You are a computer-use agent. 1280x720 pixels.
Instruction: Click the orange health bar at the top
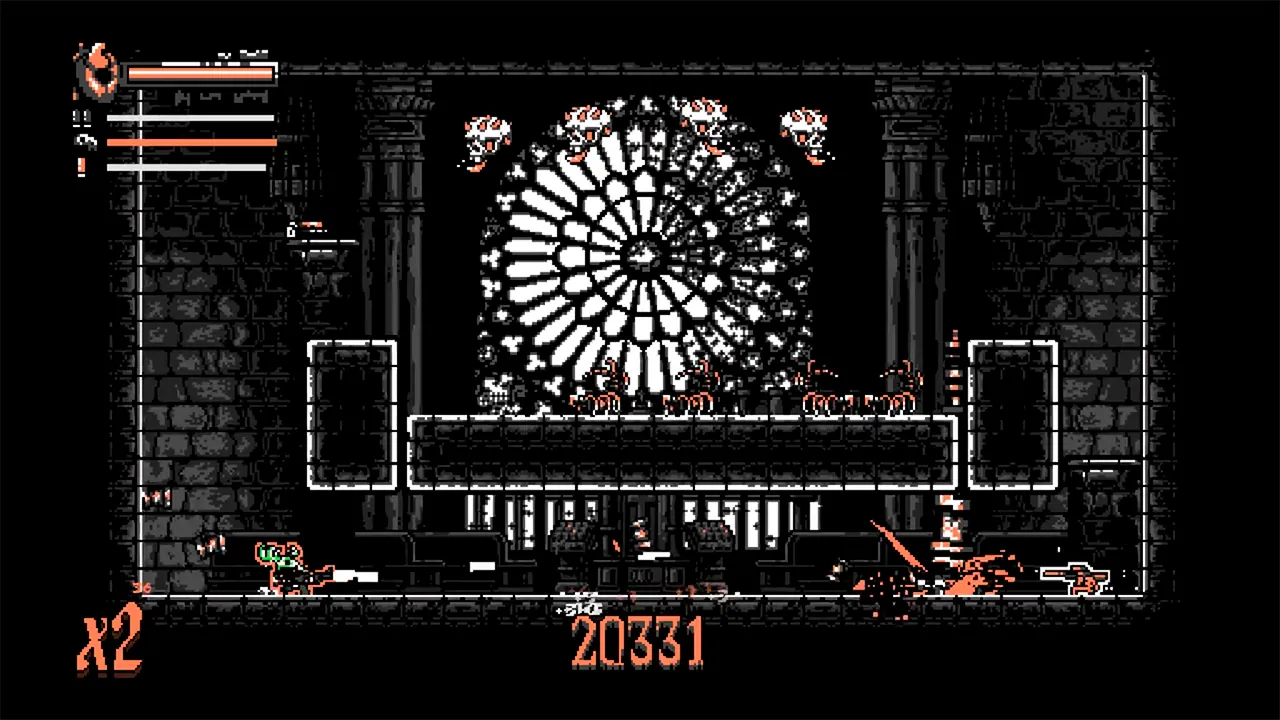point(200,72)
